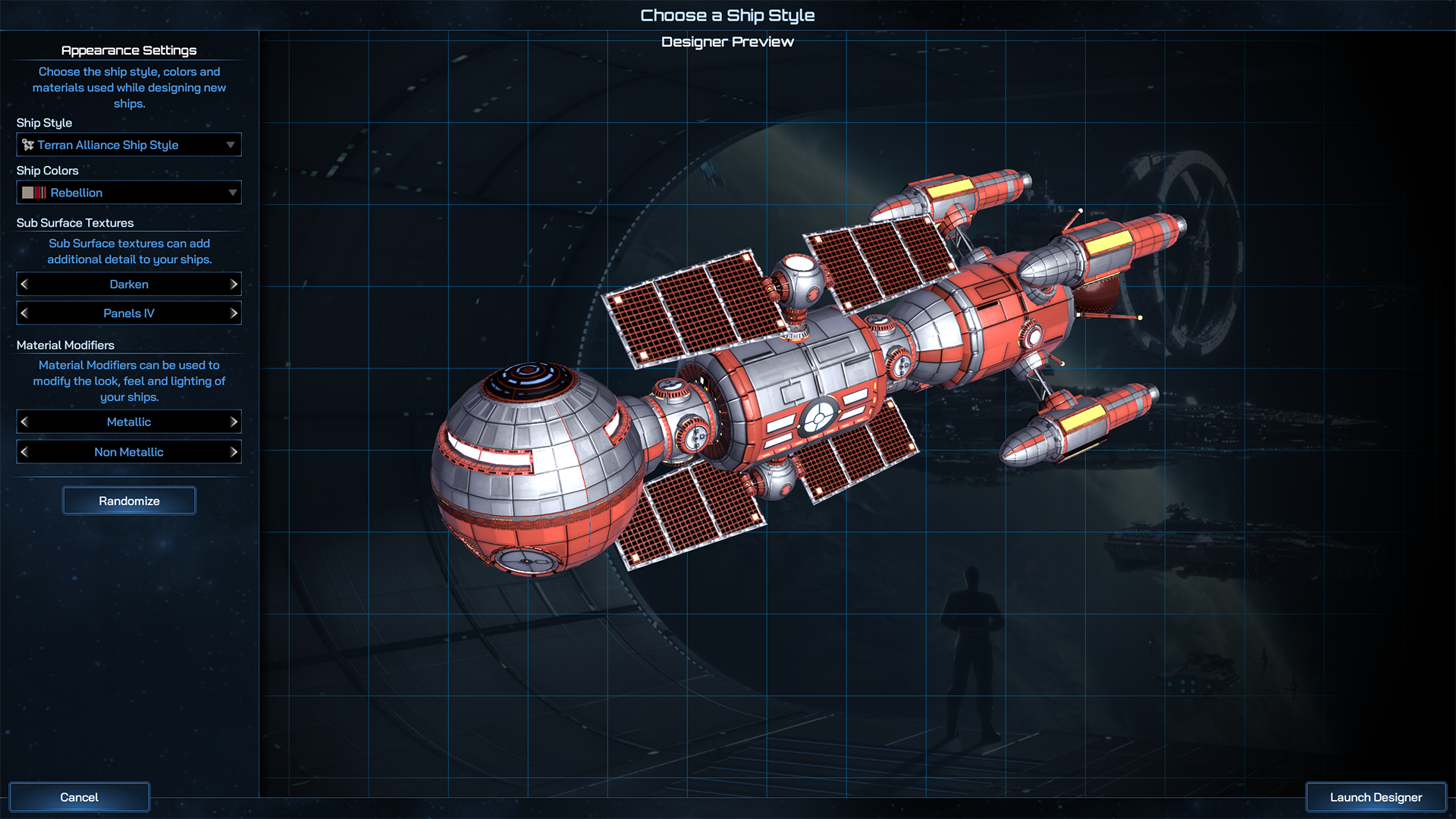Image resolution: width=1456 pixels, height=819 pixels.
Task: Click the Metallic modifier selector
Action: [129, 422]
